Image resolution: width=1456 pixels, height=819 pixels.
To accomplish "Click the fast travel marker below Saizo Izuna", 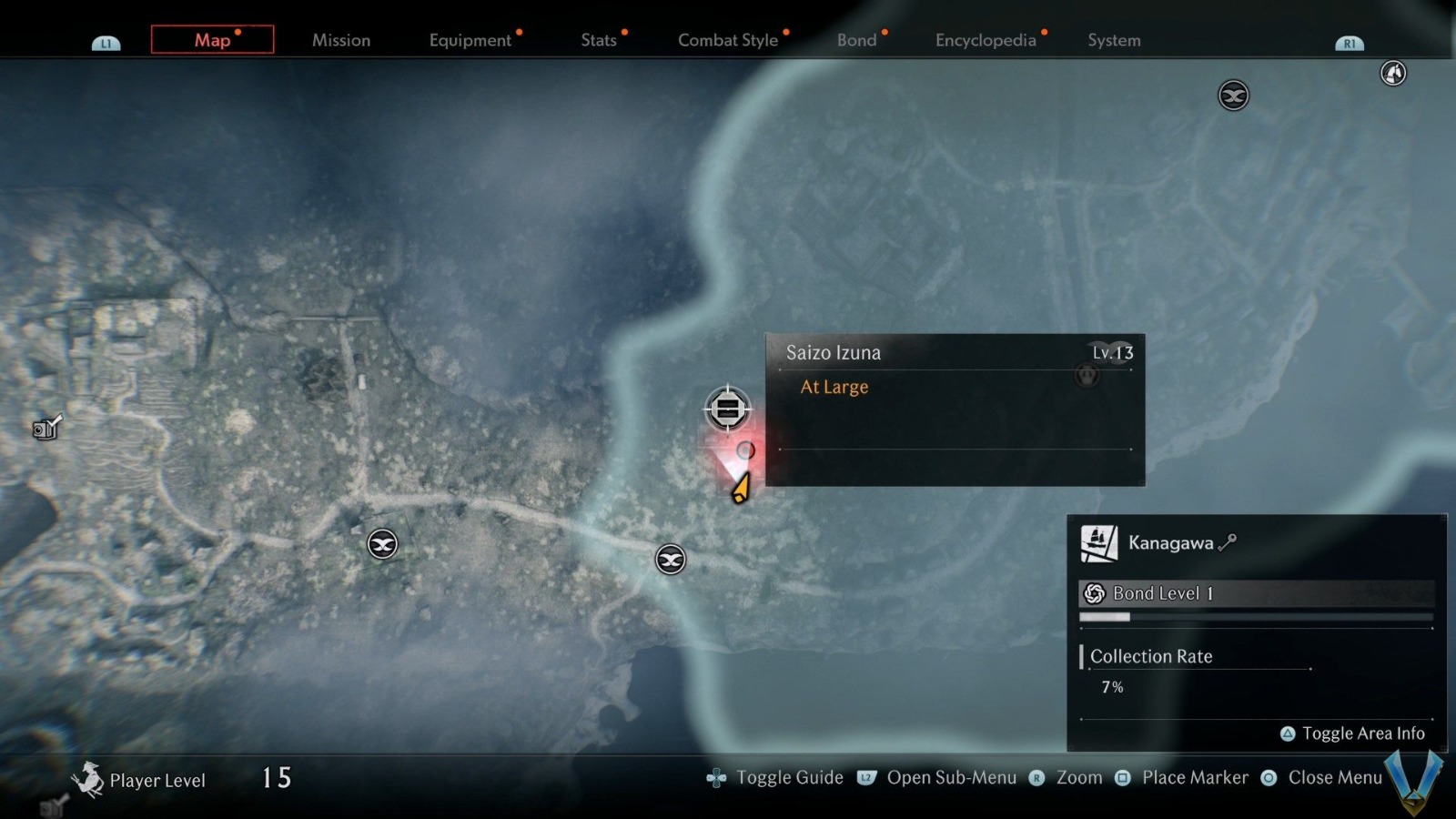I will [670, 561].
